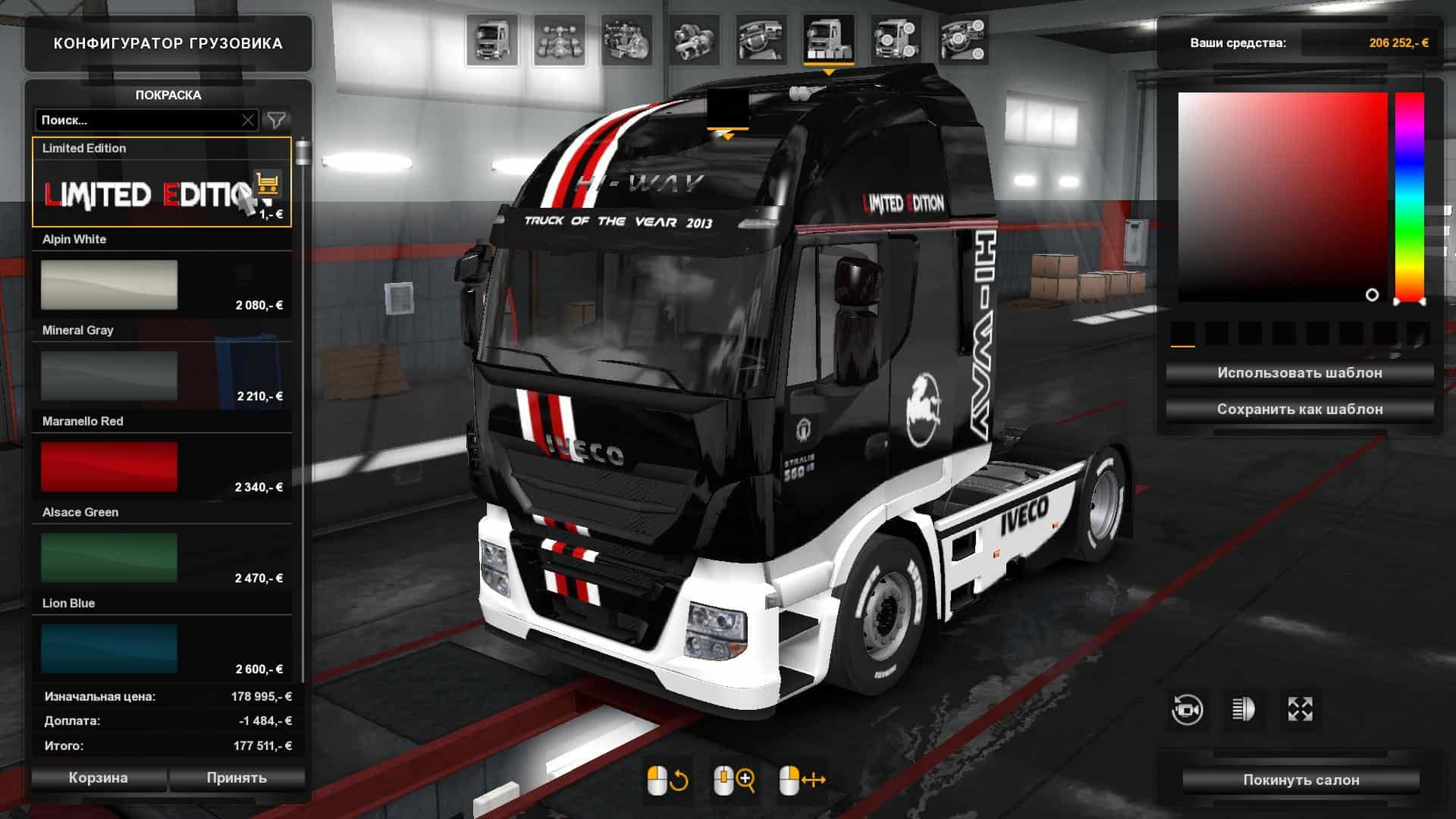Open the Корзина cart button
The width and height of the screenshot is (1456, 819).
(x=99, y=778)
